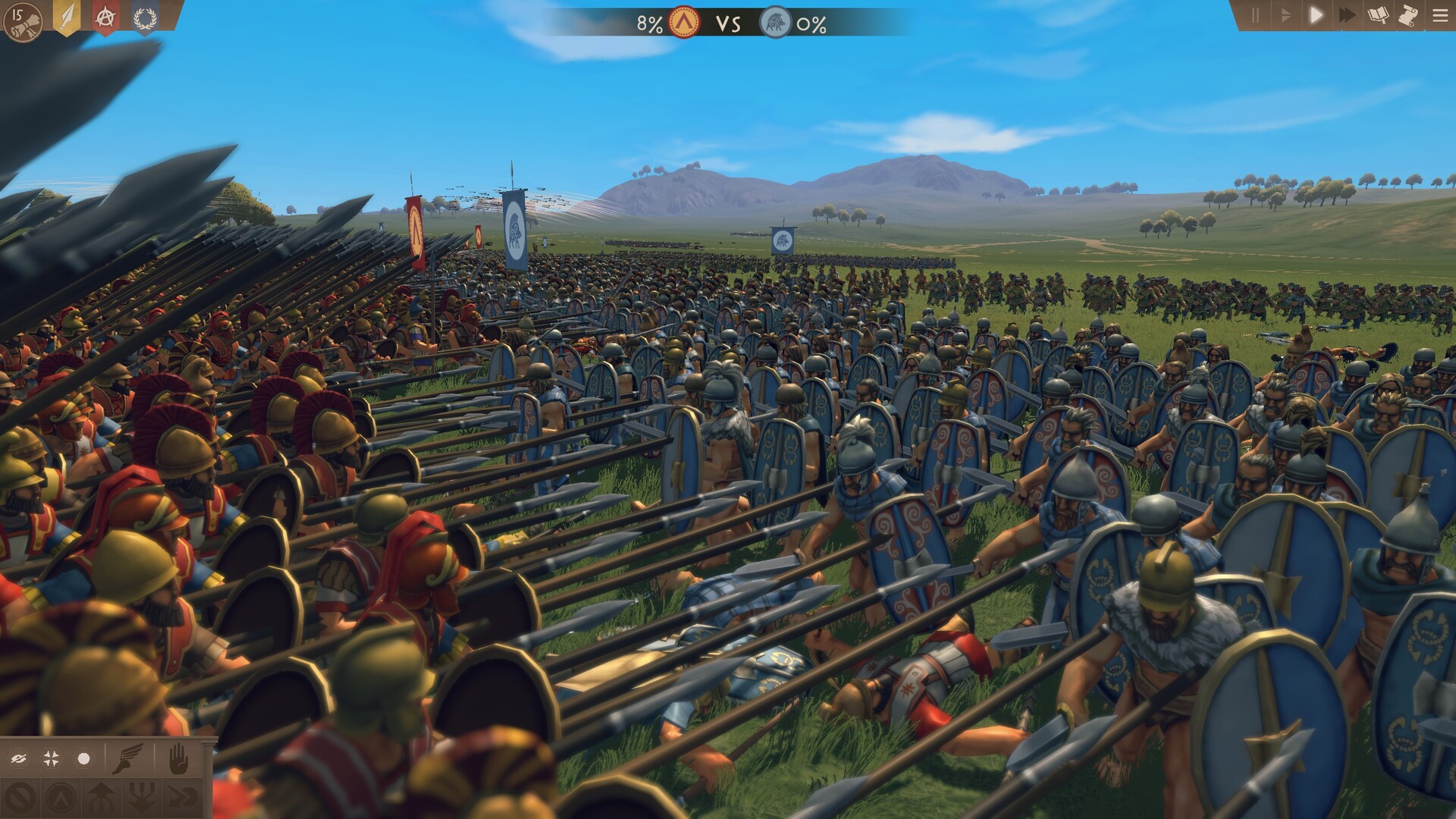The image size is (1456, 819).
Task: Open the book encyclopedia
Action: tap(1378, 15)
